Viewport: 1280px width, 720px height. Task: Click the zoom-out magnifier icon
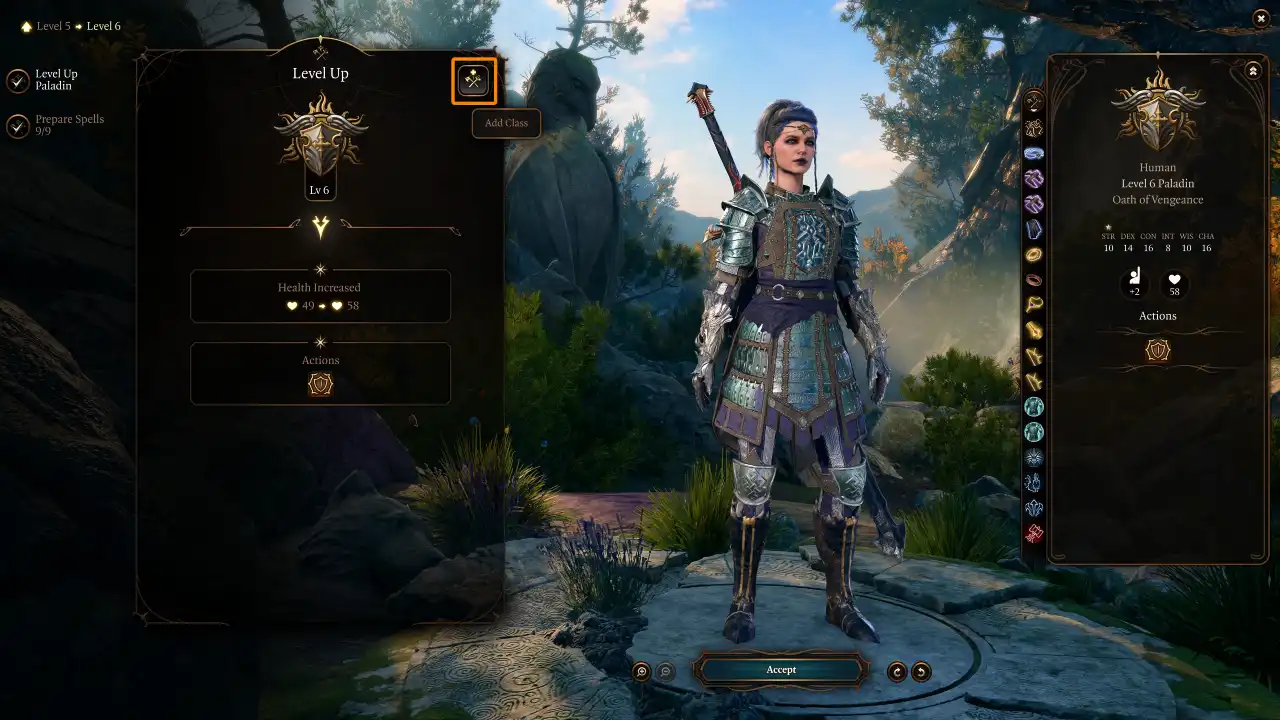click(x=664, y=671)
